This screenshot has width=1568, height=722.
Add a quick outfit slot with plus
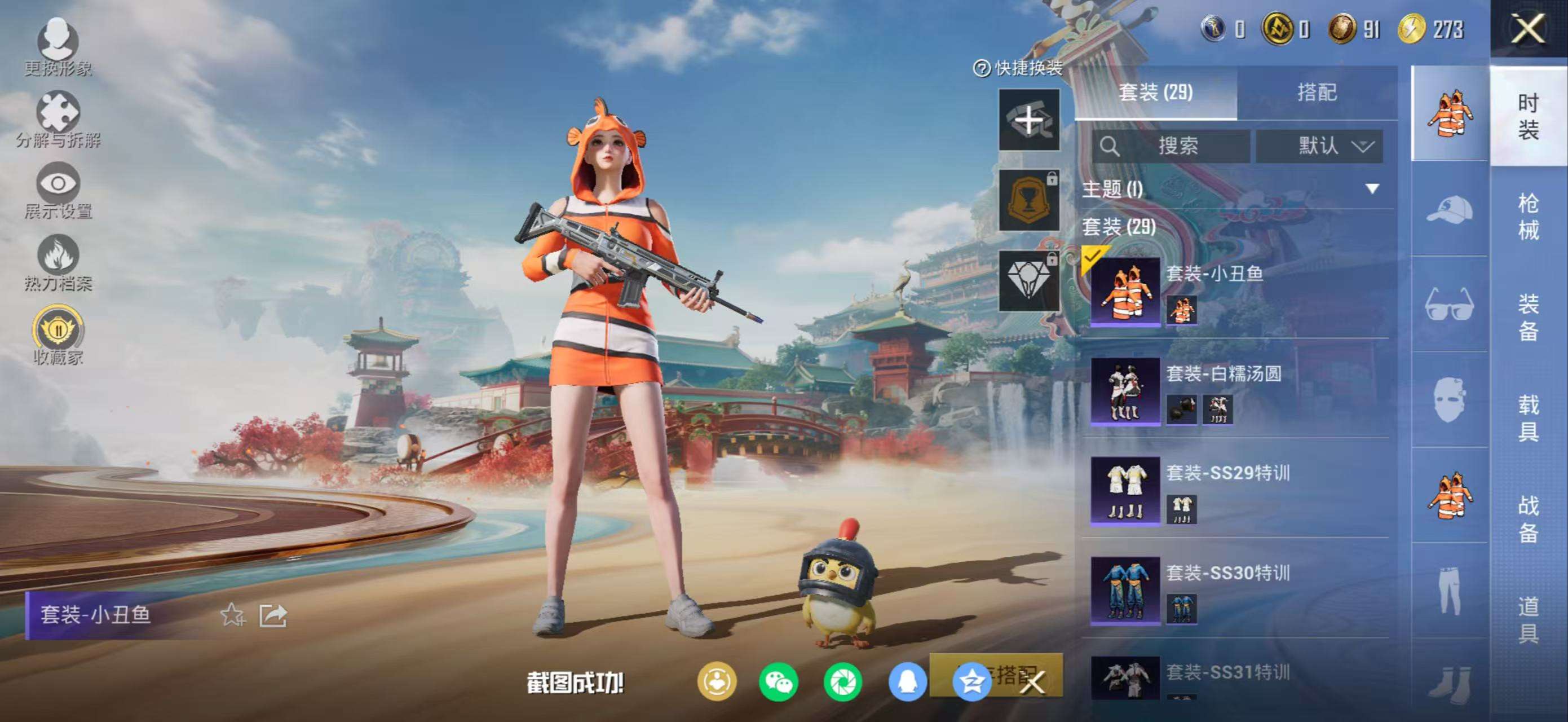[x=1028, y=120]
